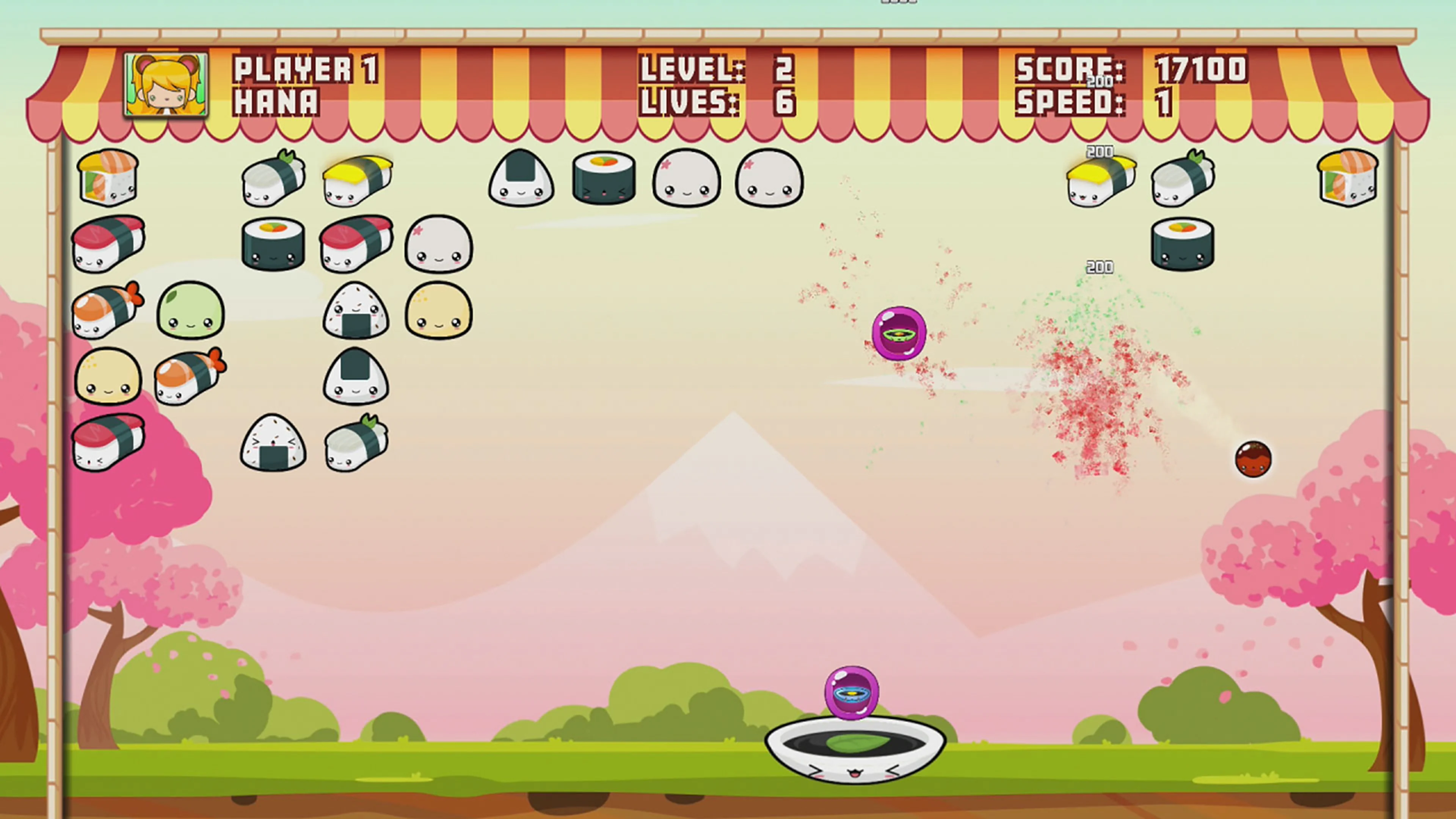This screenshot has height=819, width=1456.
Task: Select the chocolate ball falling on the right
Action: click(x=1254, y=459)
